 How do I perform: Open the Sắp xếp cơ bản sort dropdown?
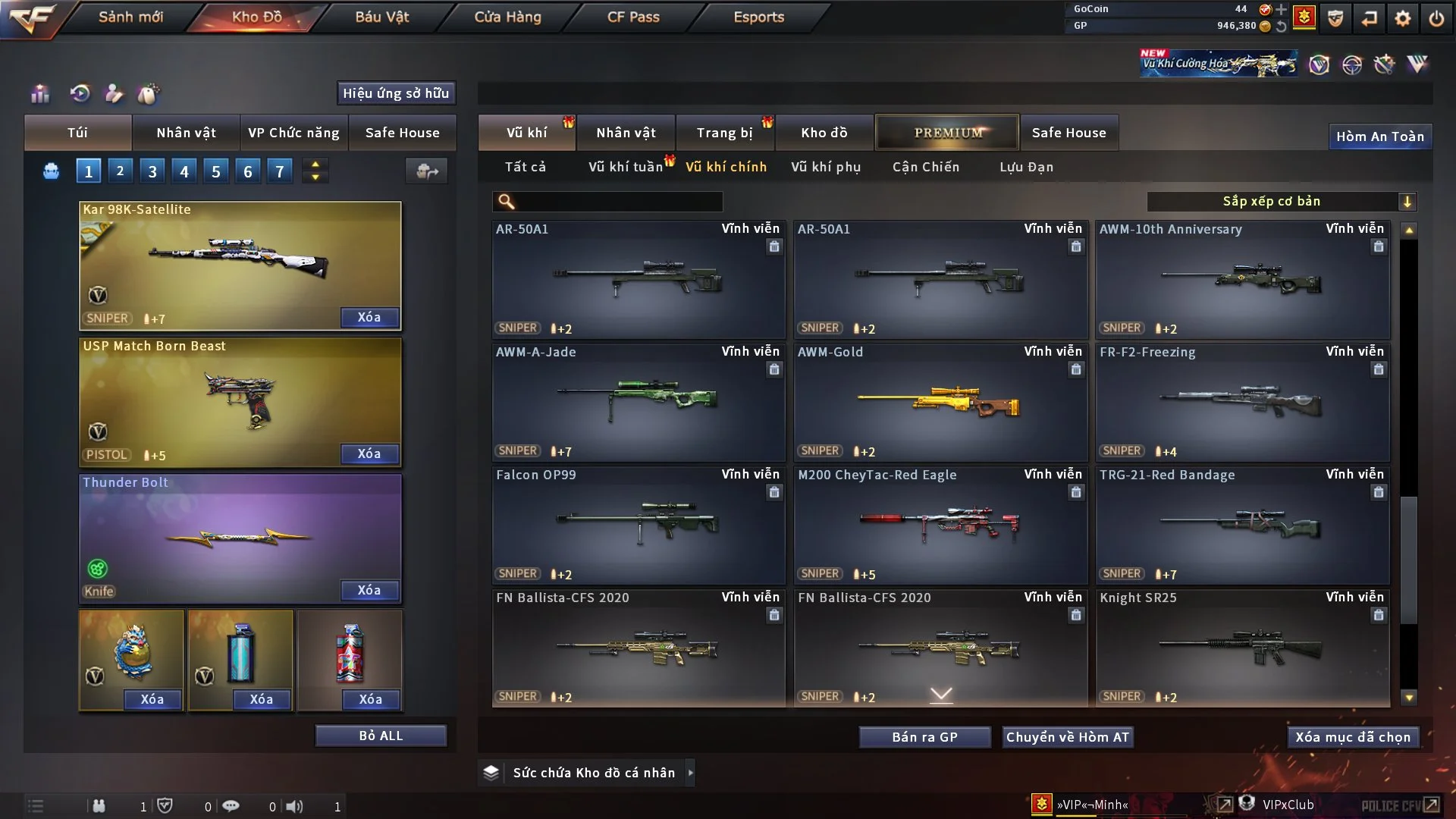coord(1281,202)
